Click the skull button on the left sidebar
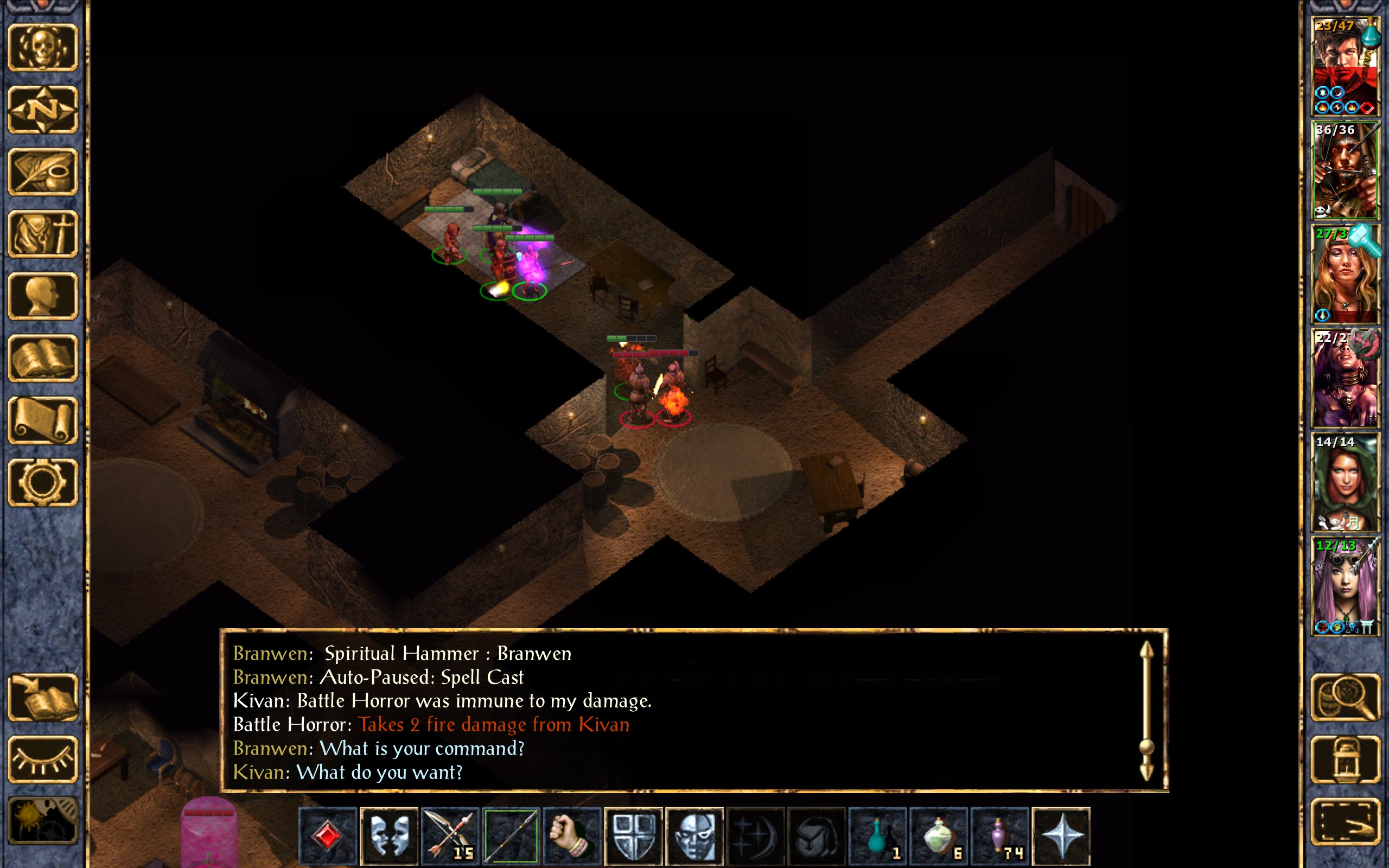This screenshot has height=868, width=1389. click(43, 48)
